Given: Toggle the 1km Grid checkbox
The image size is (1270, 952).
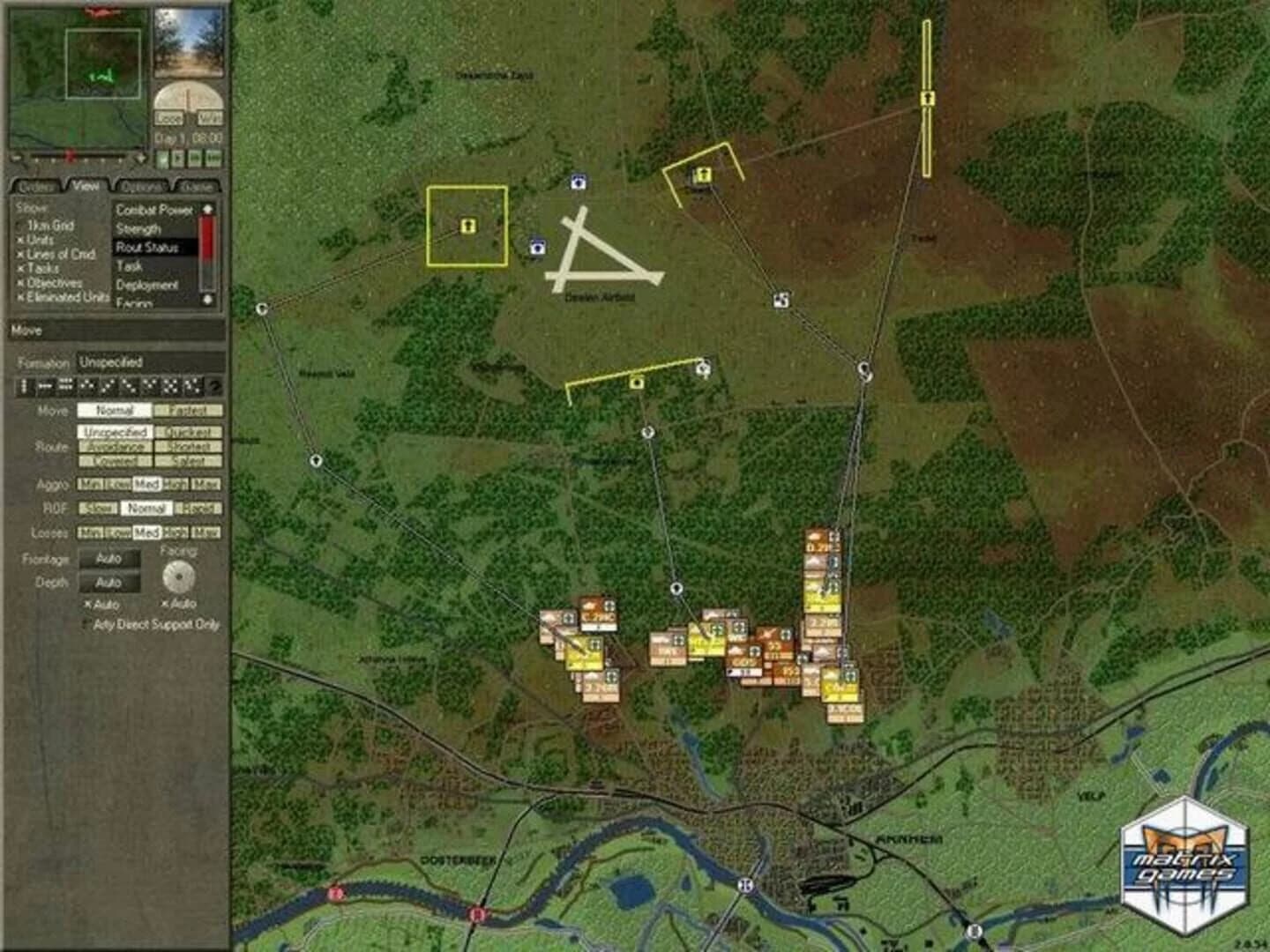Looking at the screenshot, I should (19, 226).
